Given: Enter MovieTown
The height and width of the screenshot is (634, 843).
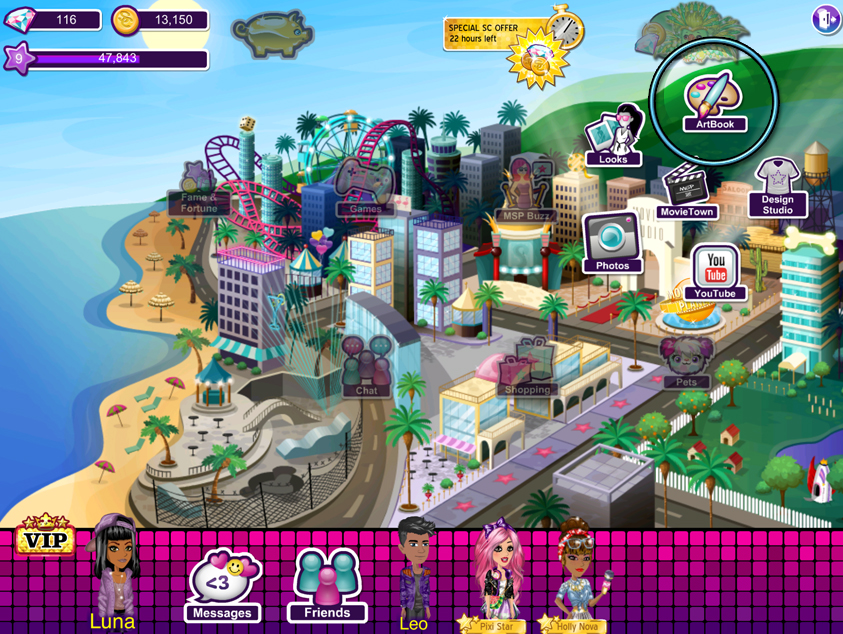Looking at the screenshot, I should pos(686,192).
